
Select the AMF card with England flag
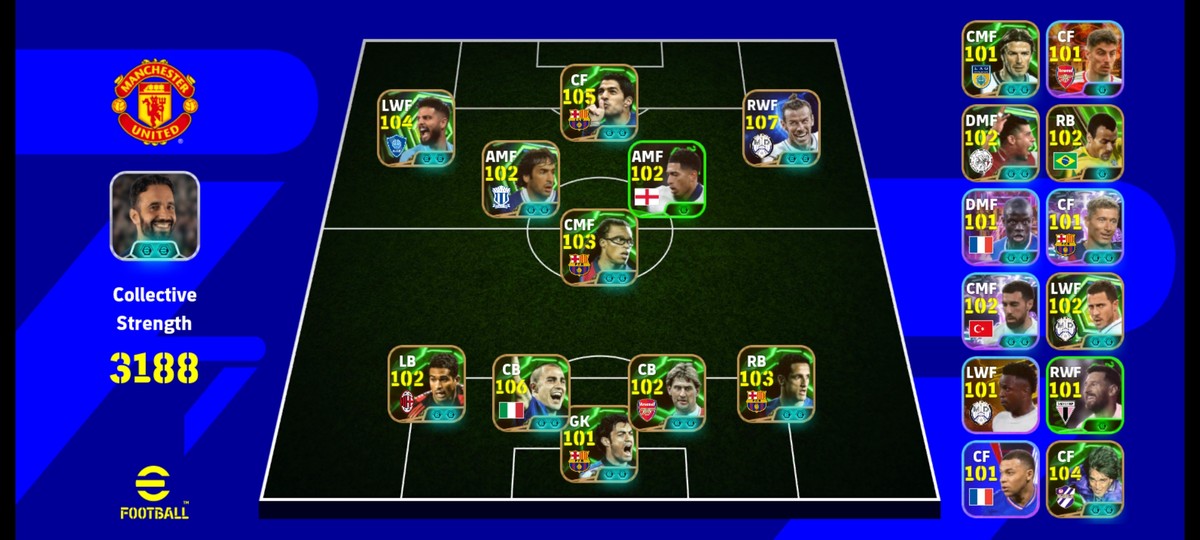[x=667, y=178]
